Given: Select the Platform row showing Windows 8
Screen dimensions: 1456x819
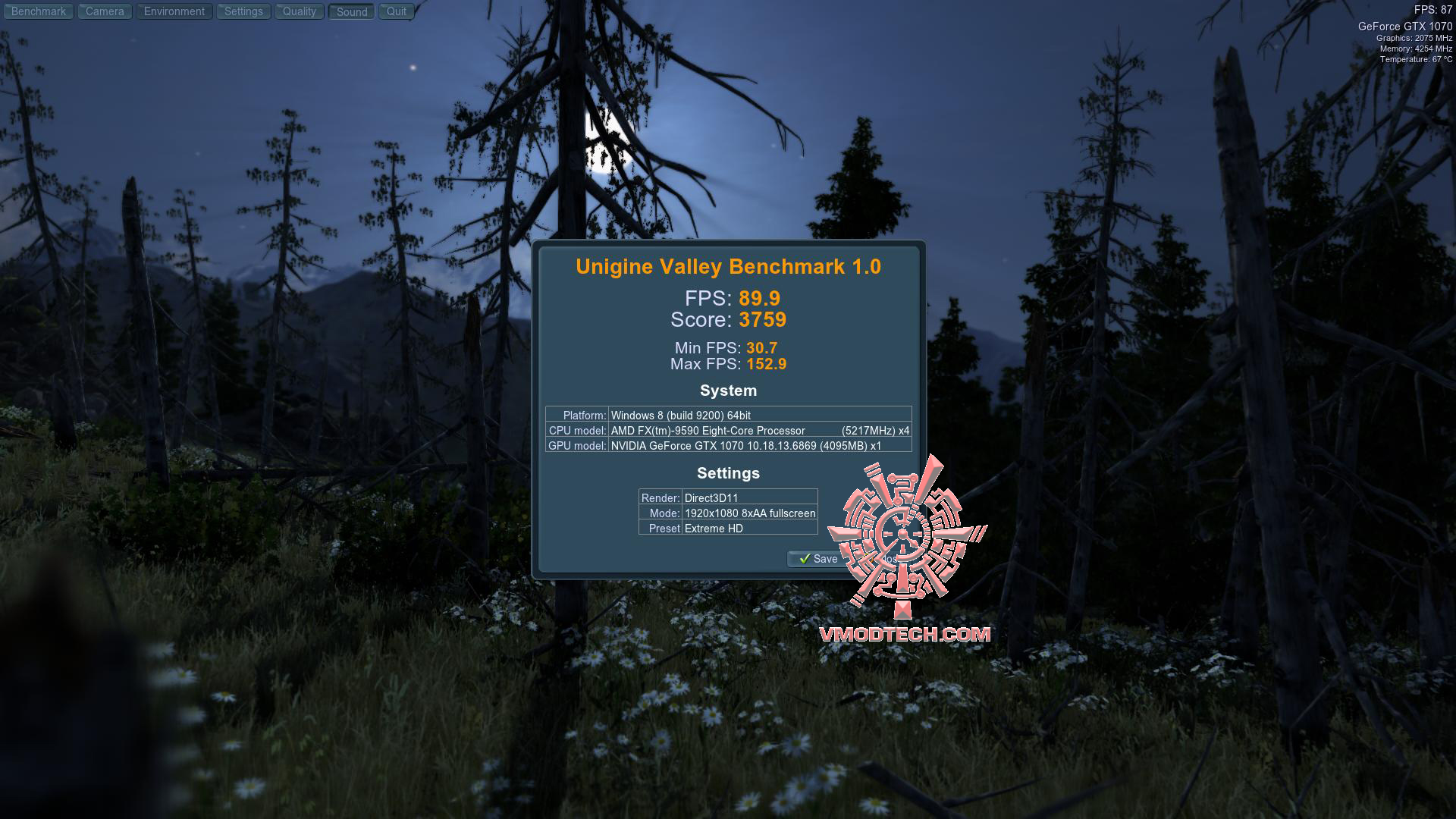Looking at the screenshot, I should (x=728, y=415).
